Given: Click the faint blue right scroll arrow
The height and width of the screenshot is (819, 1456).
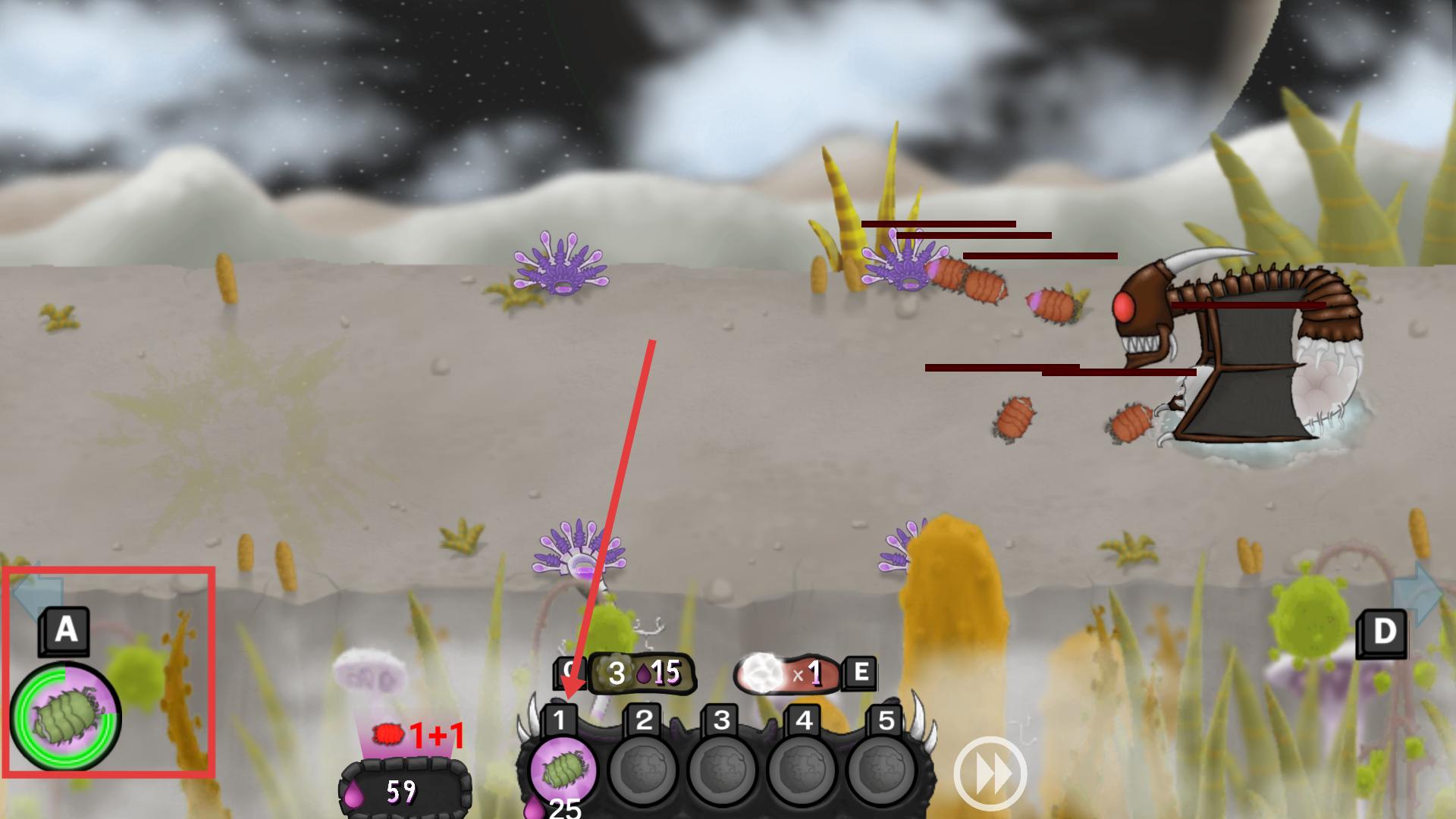Looking at the screenshot, I should click(1417, 593).
